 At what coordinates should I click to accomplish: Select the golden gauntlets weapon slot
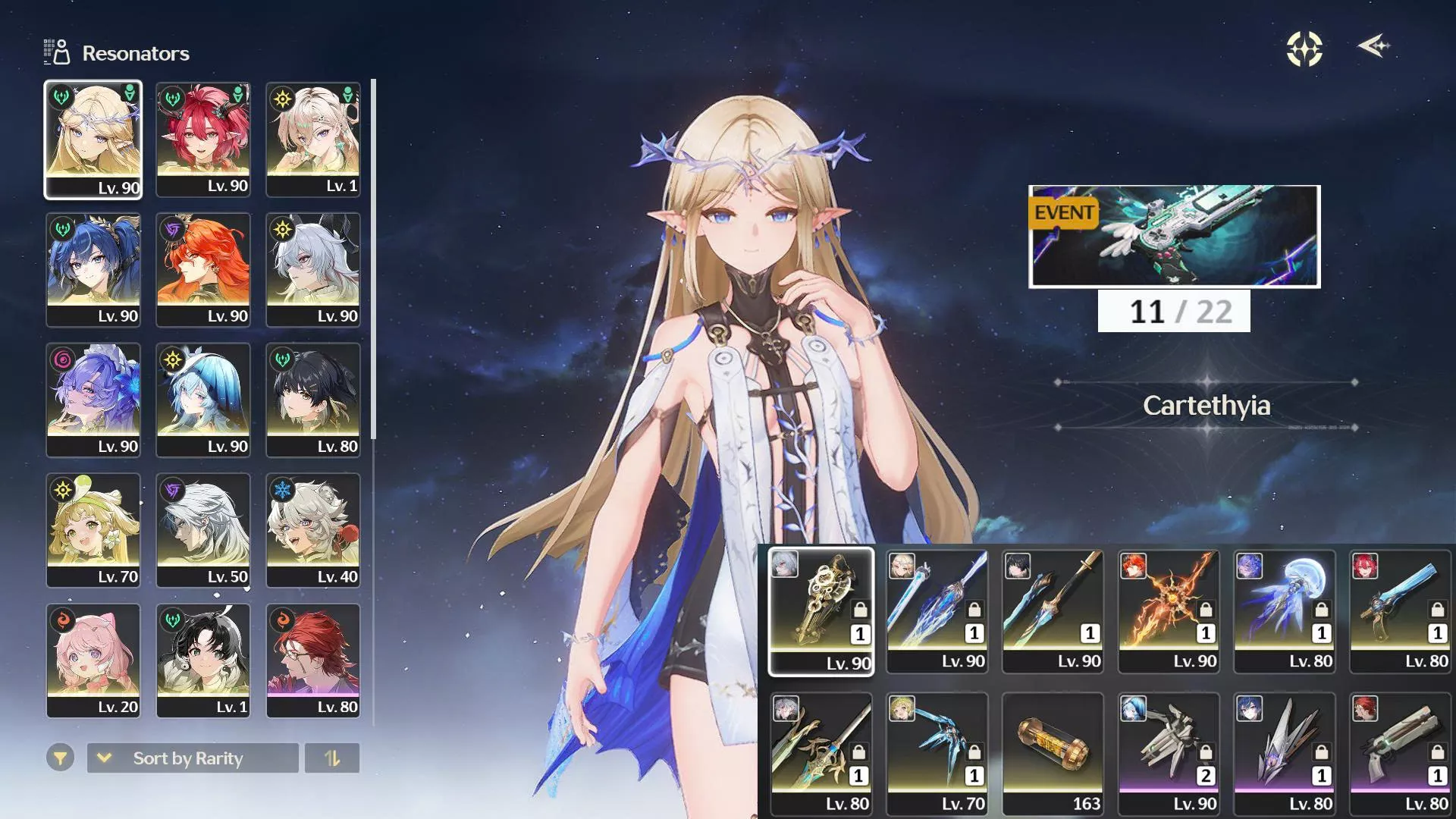[821, 610]
